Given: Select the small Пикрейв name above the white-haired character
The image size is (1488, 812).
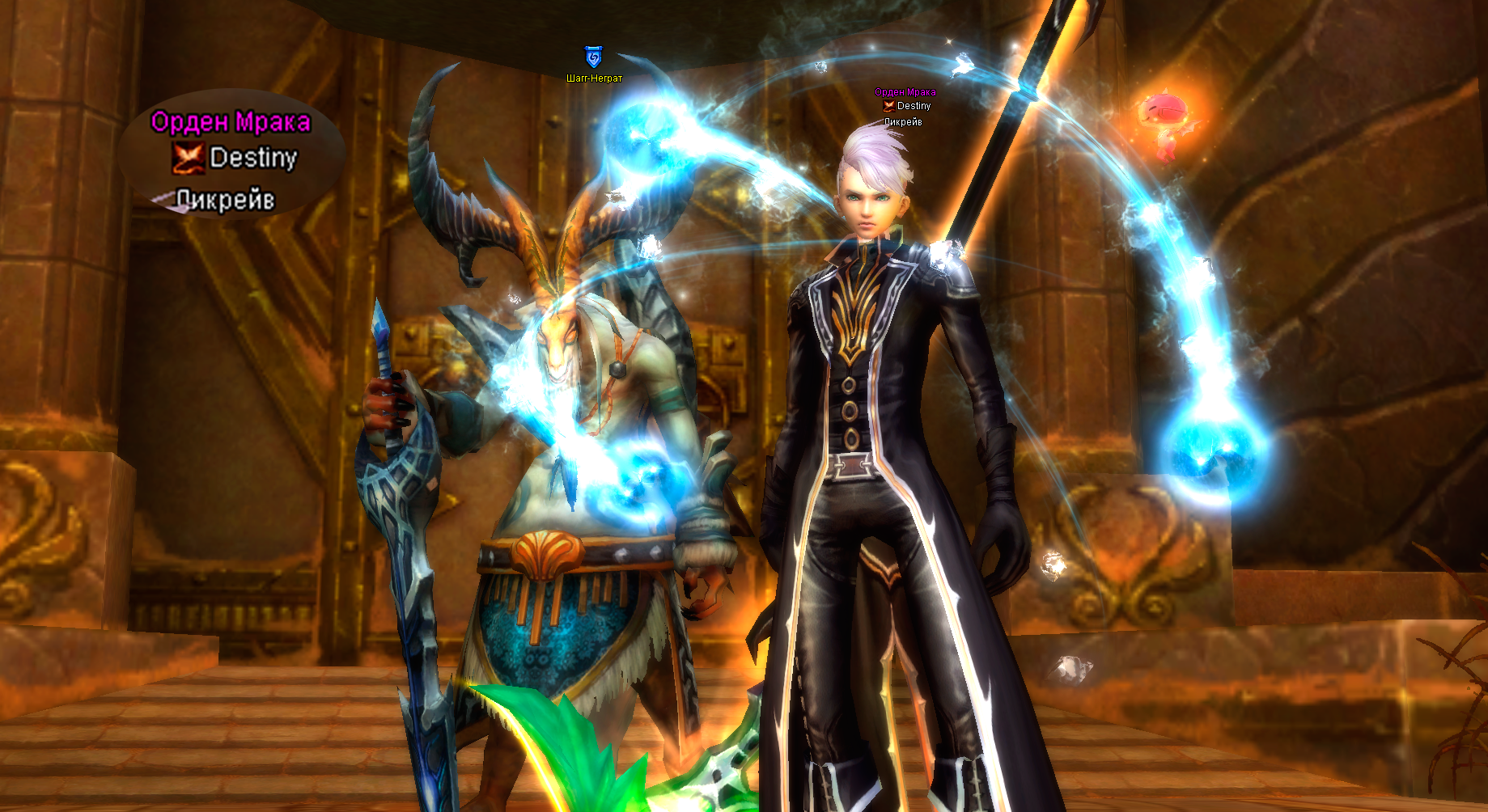Looking at the screenshot, I should pos(903,122).
